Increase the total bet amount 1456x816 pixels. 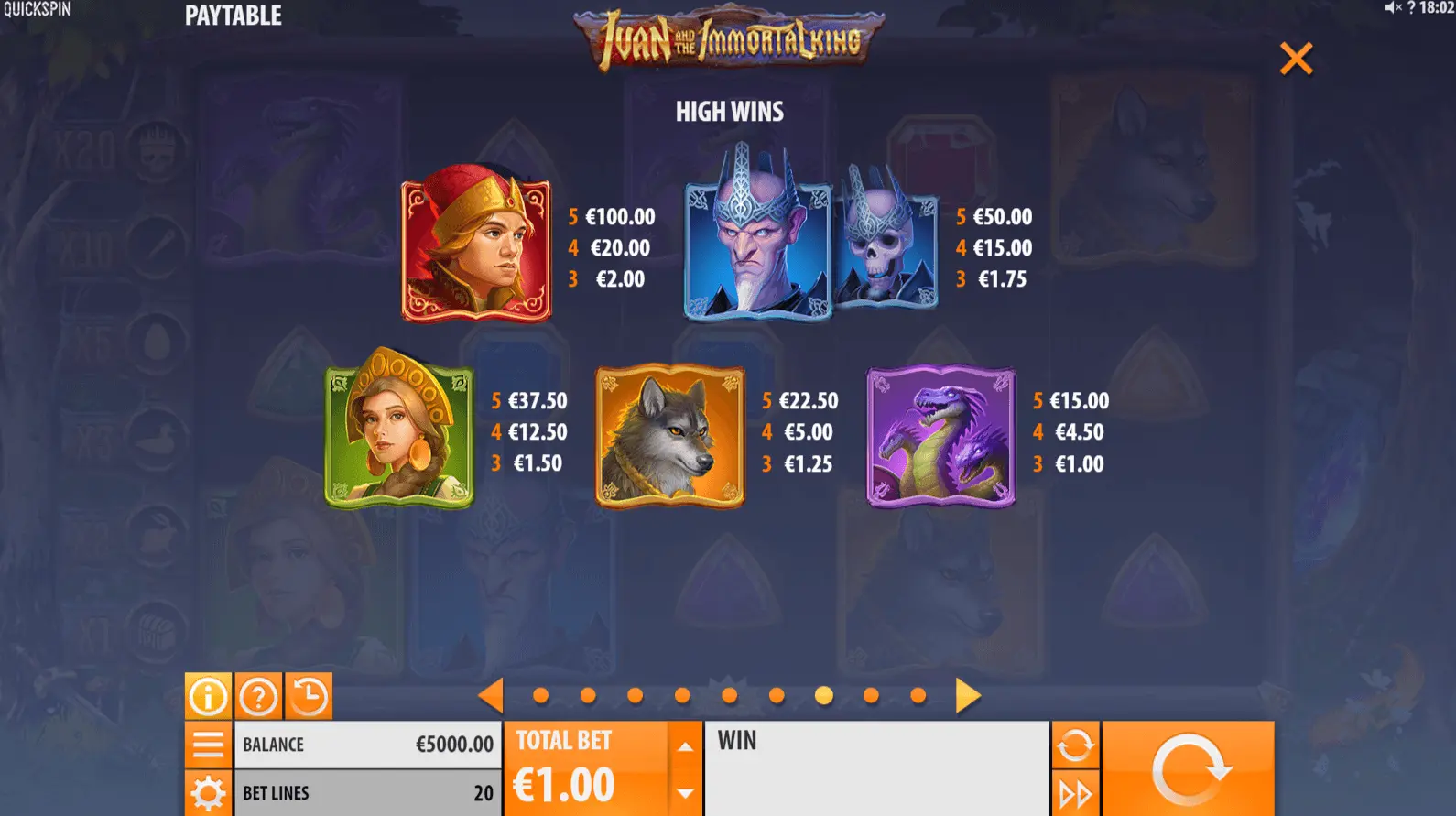685,746
